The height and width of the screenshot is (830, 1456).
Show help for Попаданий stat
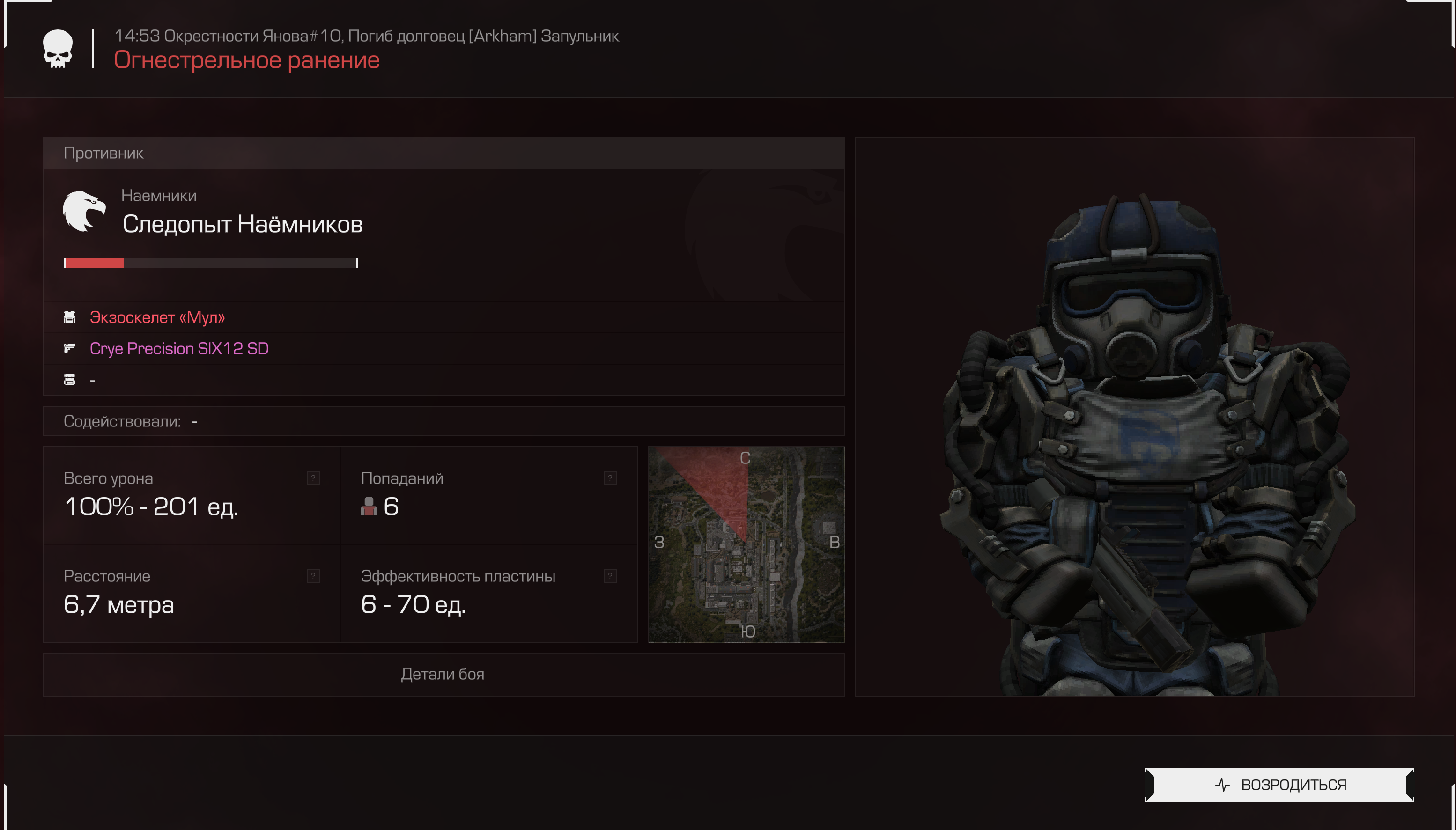pos(610,478)
